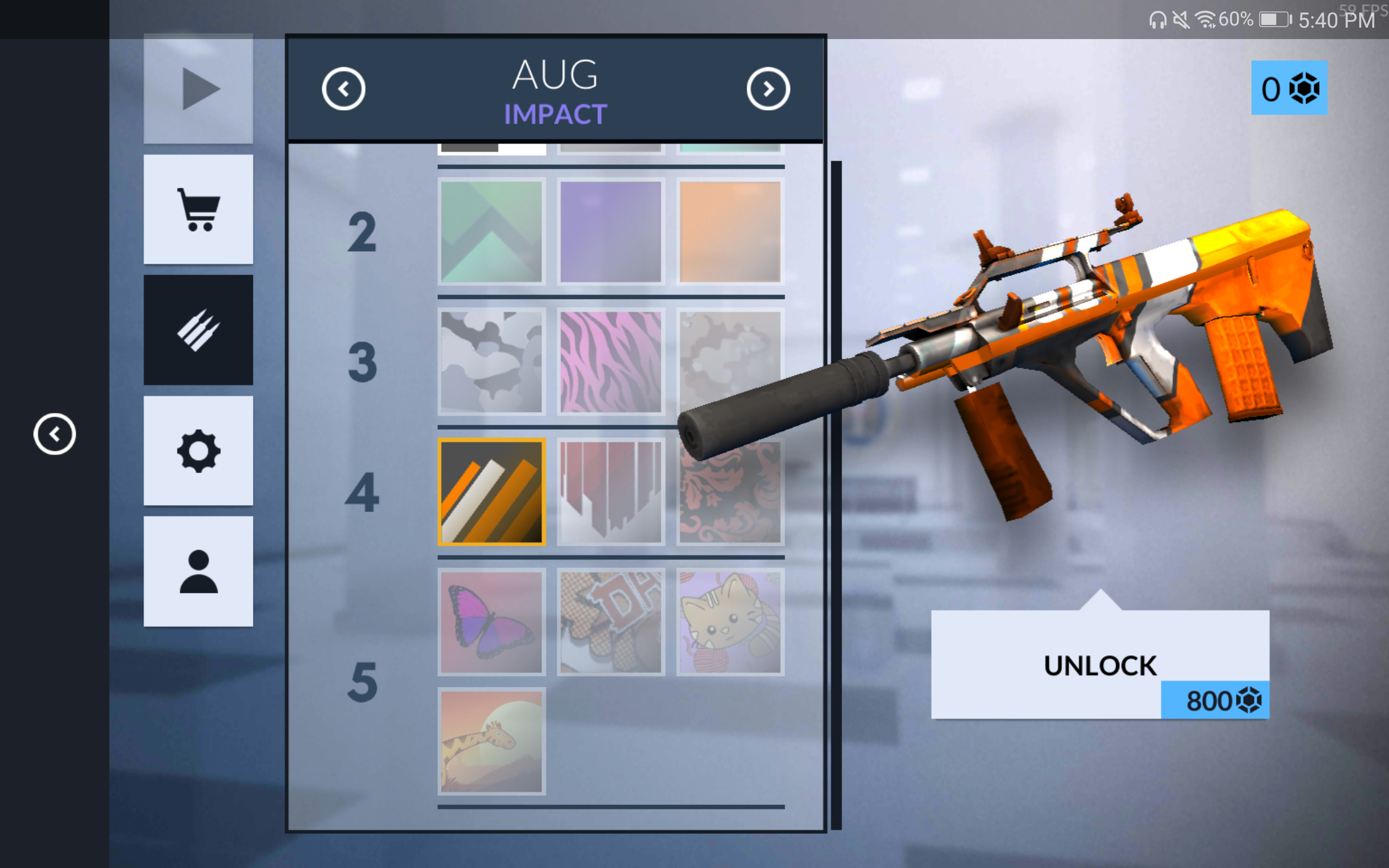The image size is (1389, 868).
Task: Open the settings gear icon
Action: point(198,451)
